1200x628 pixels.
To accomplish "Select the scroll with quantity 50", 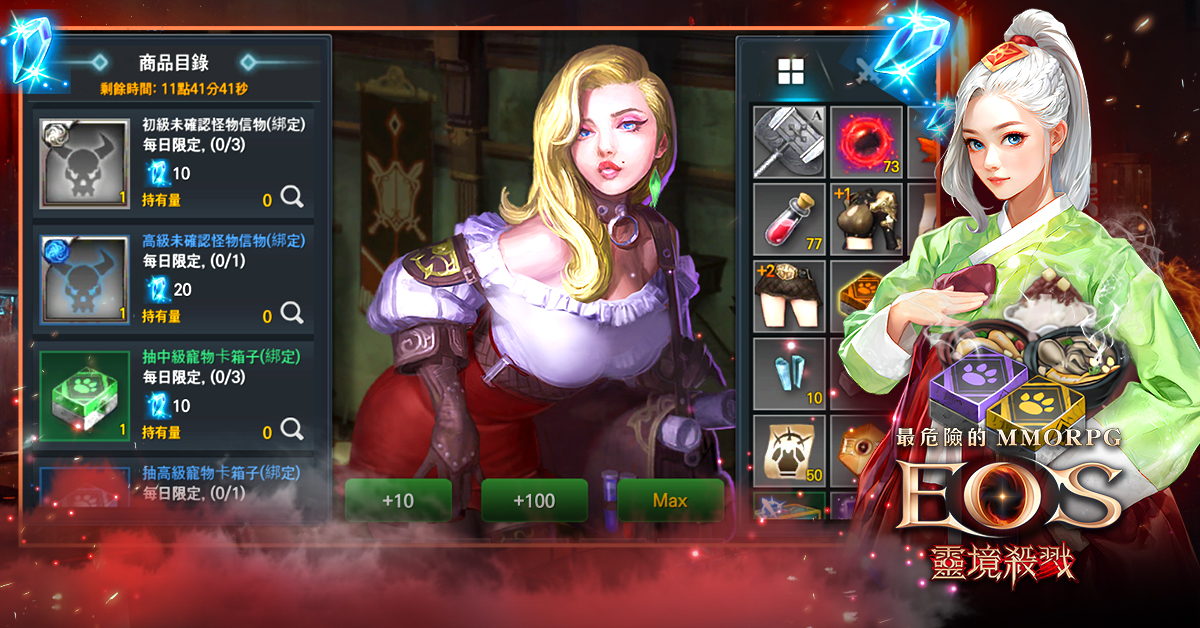I will click(x=789, y=450).
